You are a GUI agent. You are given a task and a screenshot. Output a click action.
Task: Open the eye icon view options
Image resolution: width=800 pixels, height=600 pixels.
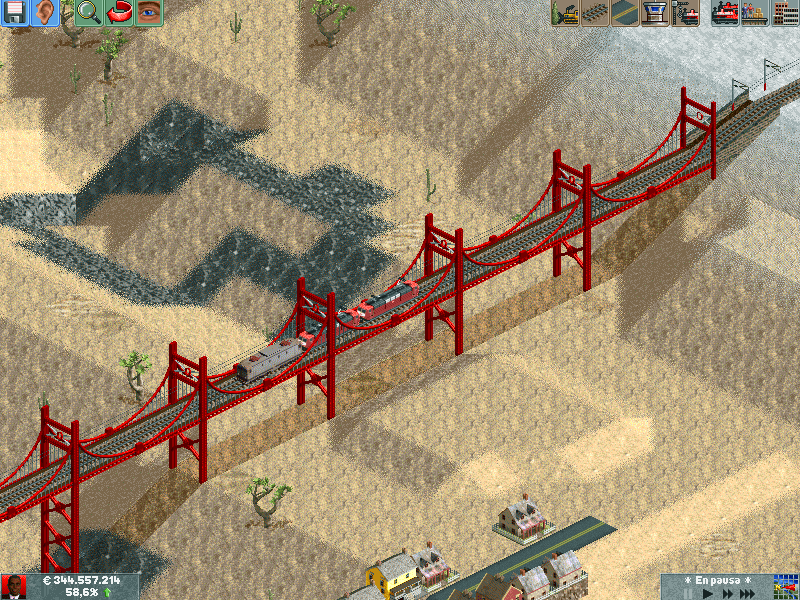click(149, 13)
